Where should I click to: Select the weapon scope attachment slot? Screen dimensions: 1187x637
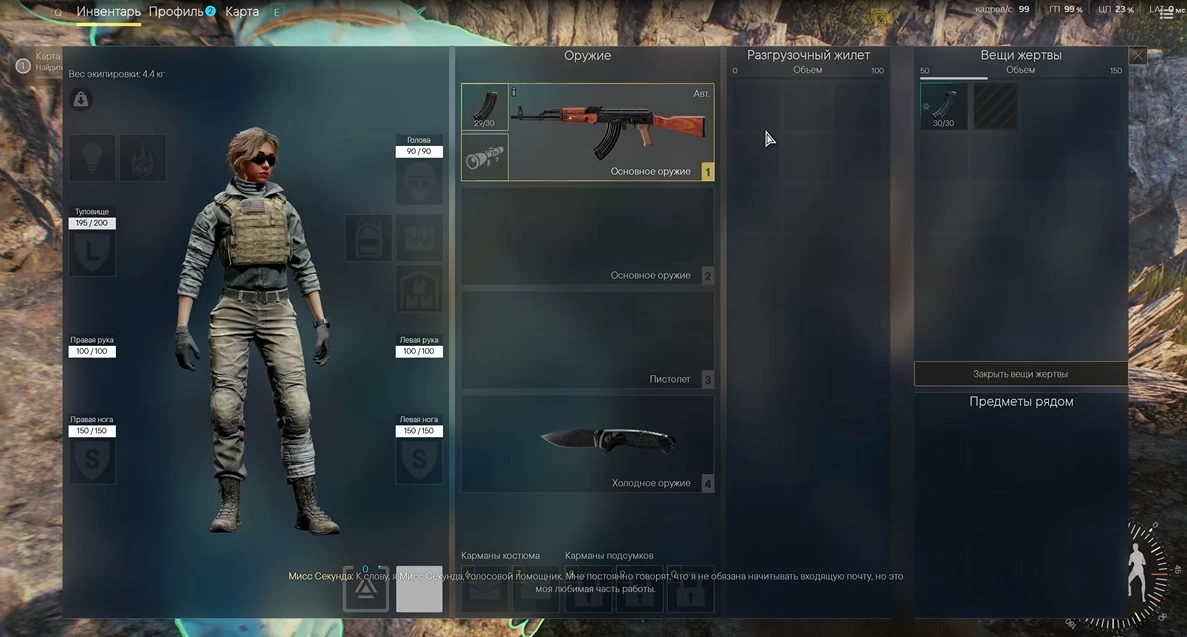click(485, 157)
